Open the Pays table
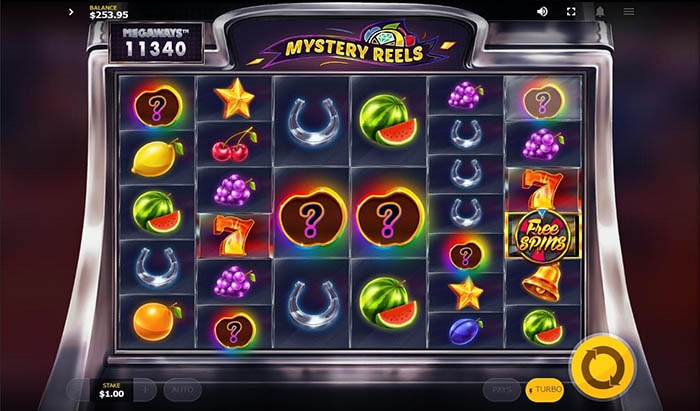This screenshot has height=411, width=700. tap(502, 389)
